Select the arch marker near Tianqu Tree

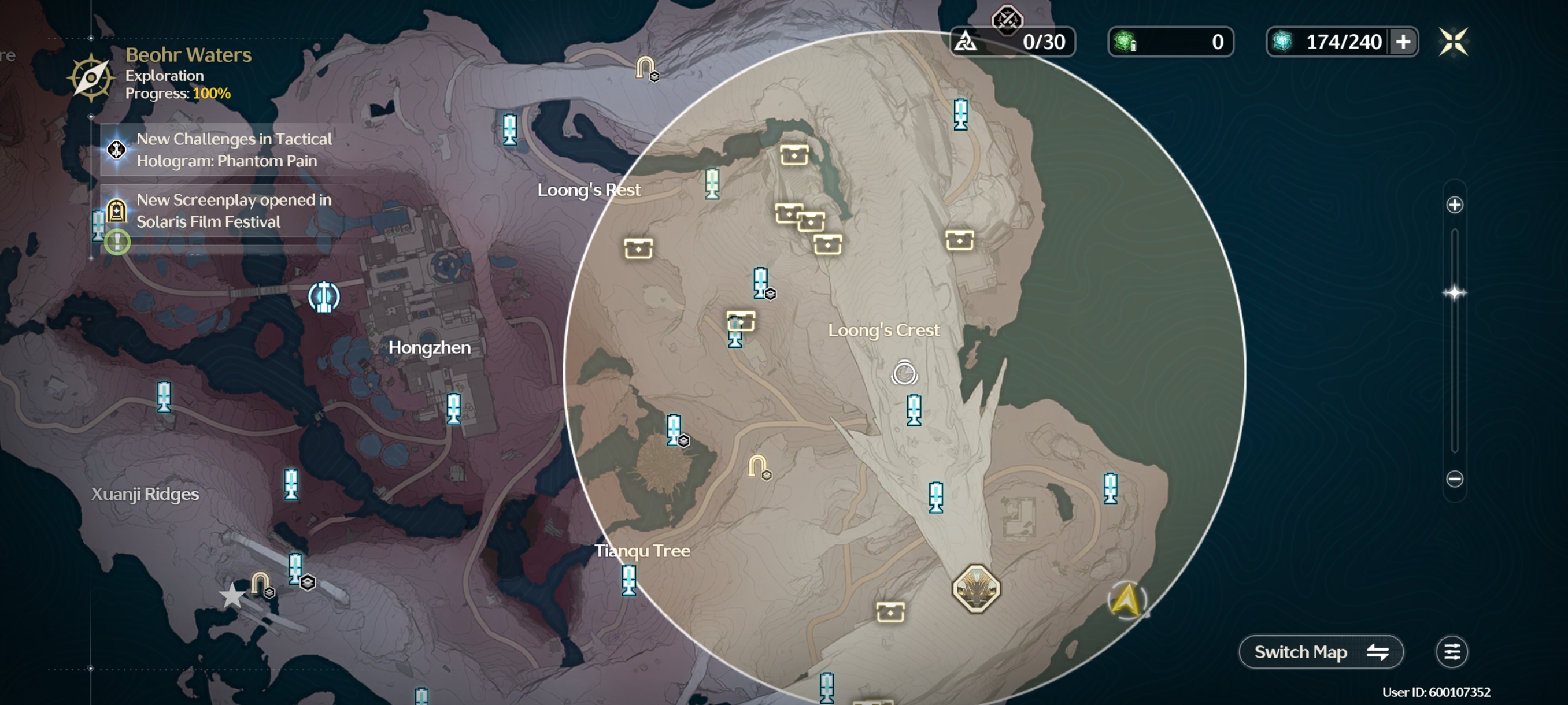pyautogui.click(x=758, y=466)
